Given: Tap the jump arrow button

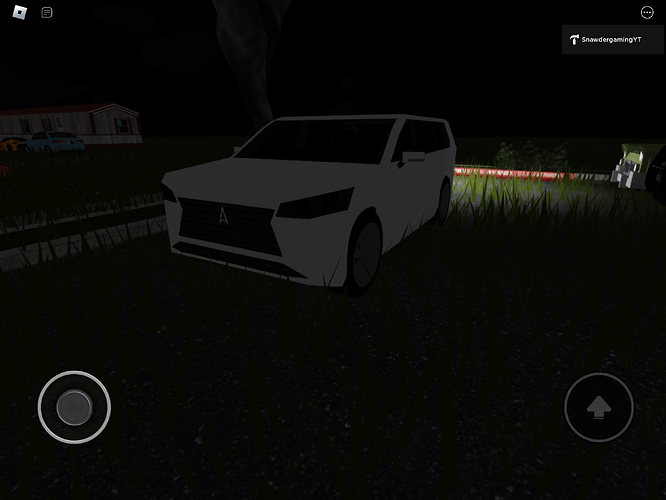Looking at the screenshot, I should pos(598,407).
